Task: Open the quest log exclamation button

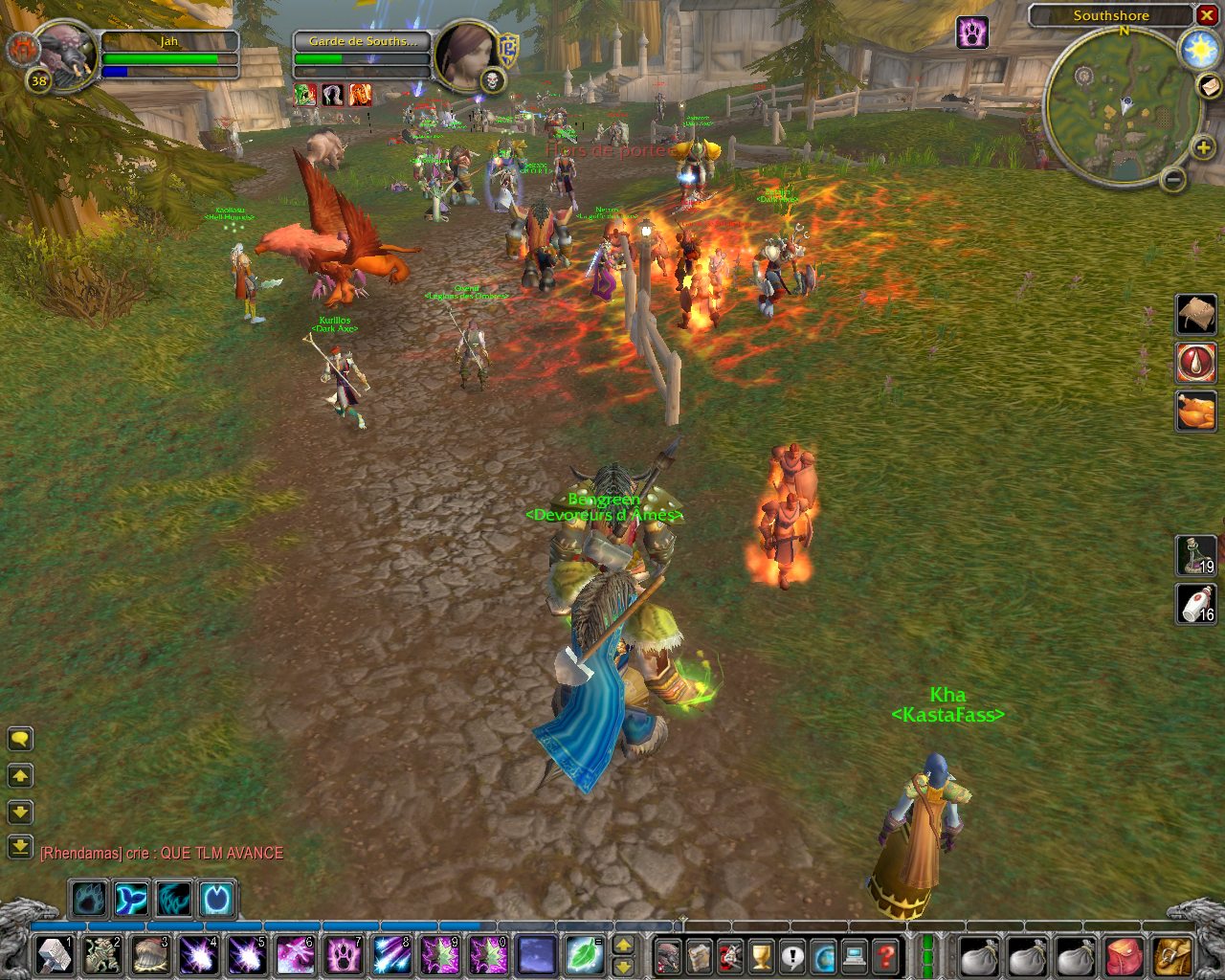Action: click(791, 956)
